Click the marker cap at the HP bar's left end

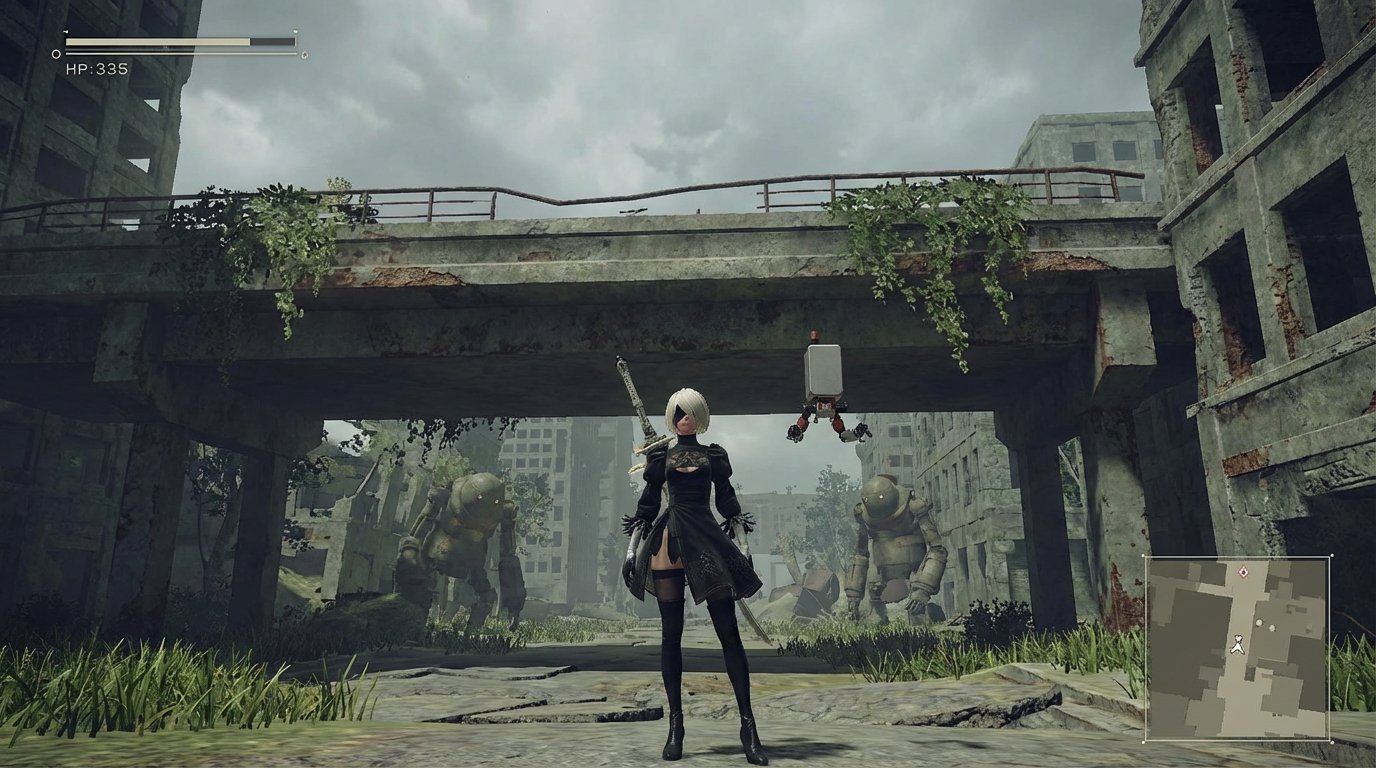(x=66, y=32)
